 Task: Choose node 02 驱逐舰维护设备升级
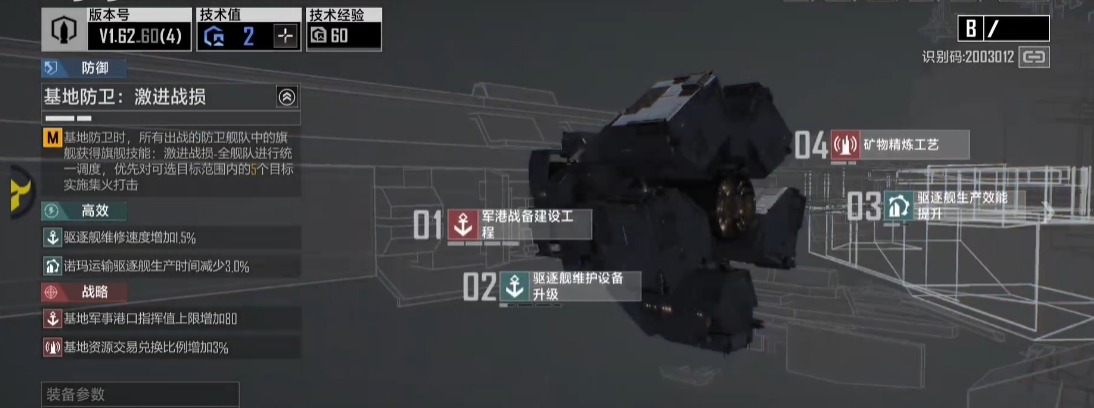pyautogui.click(x=569, y=285)
